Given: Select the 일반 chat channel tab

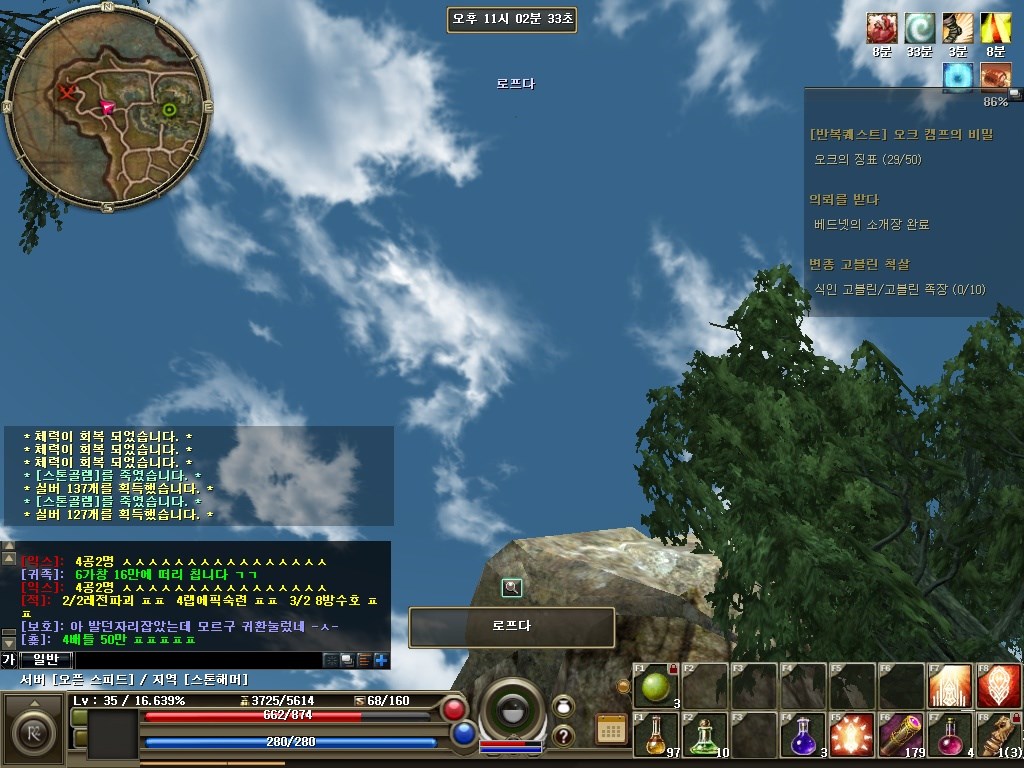Looking at the screenshot, I should click(46, 660).
